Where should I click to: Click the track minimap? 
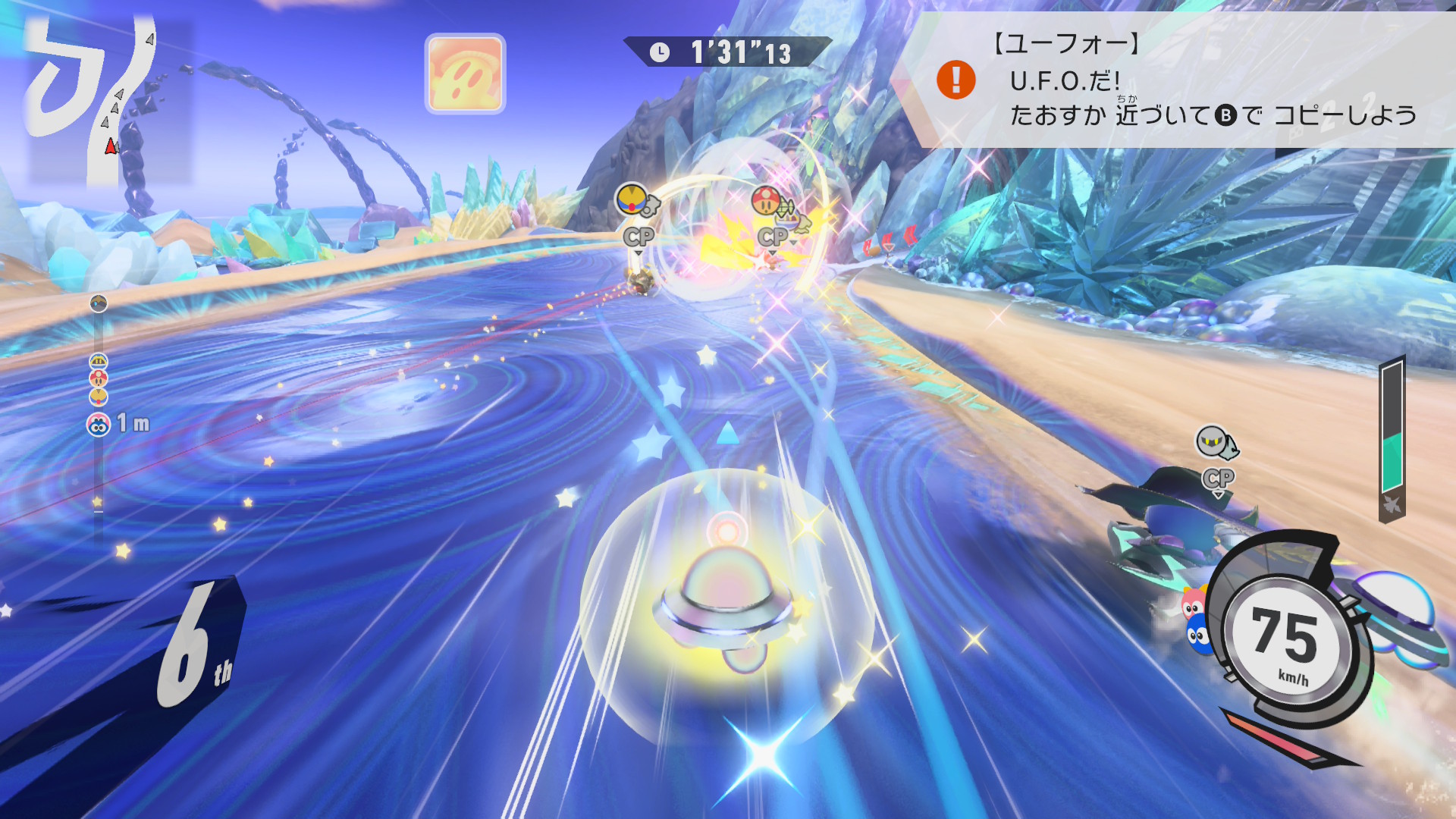[x=99, y=99]
